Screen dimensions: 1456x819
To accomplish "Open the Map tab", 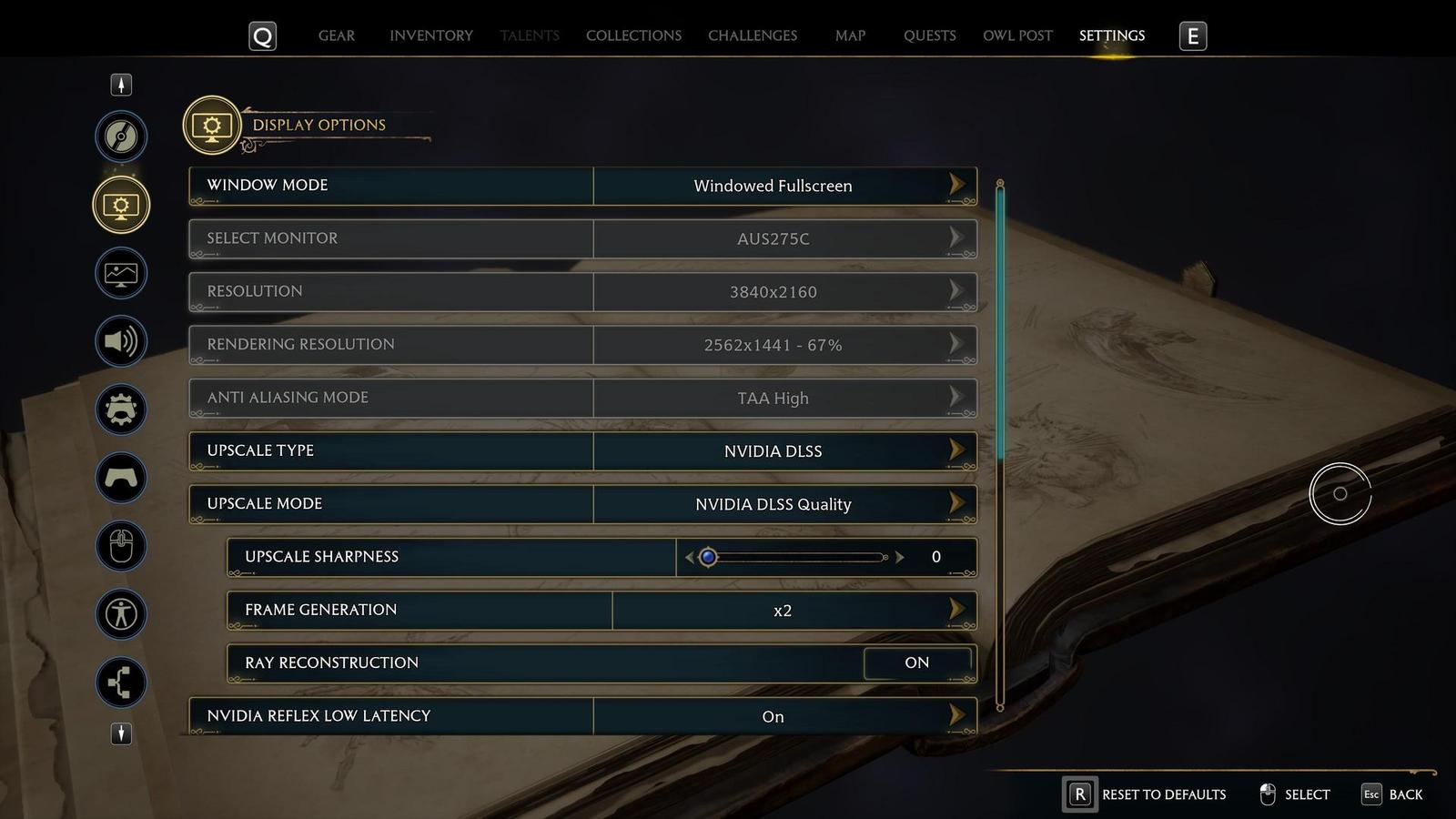I will (850, 35).
